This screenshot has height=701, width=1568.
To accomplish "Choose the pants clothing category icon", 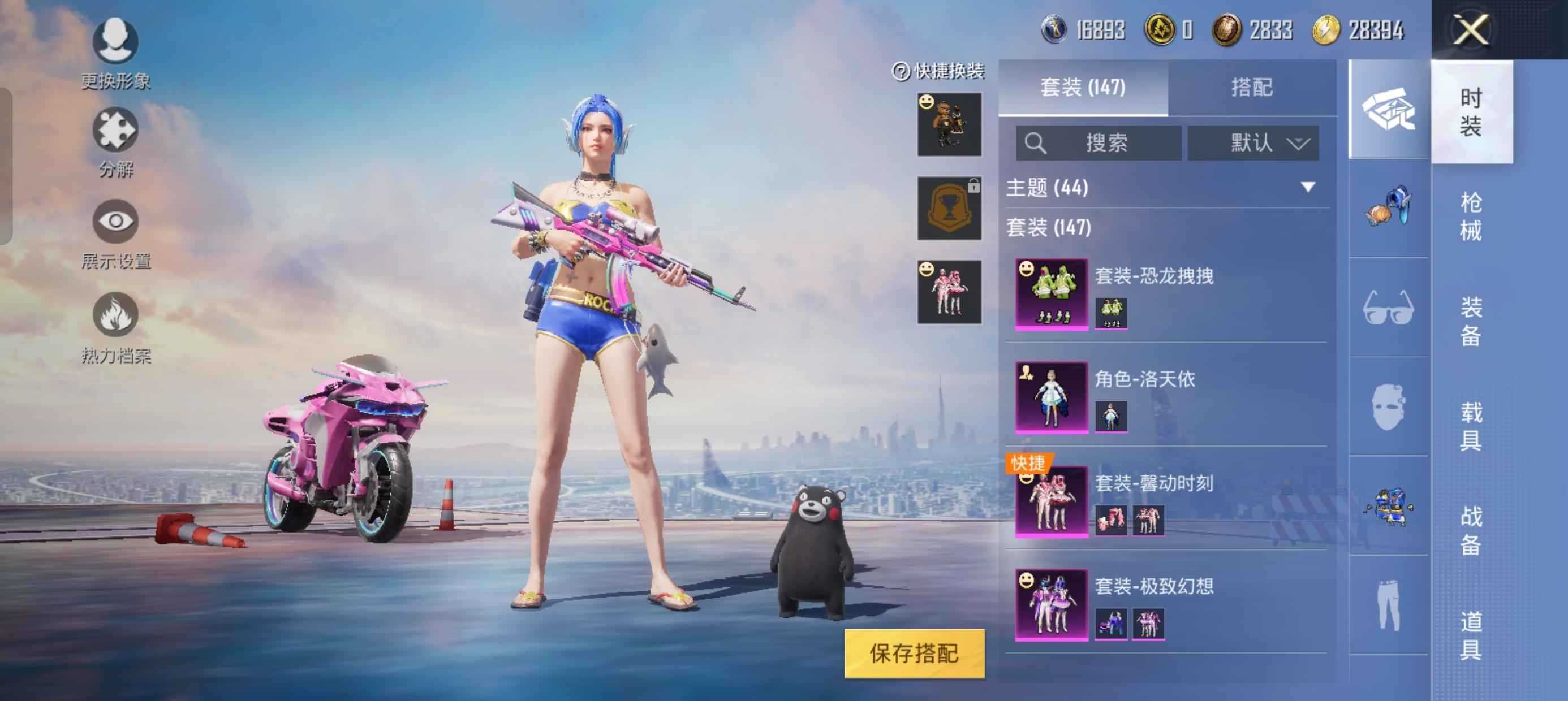I will 1388,605.
